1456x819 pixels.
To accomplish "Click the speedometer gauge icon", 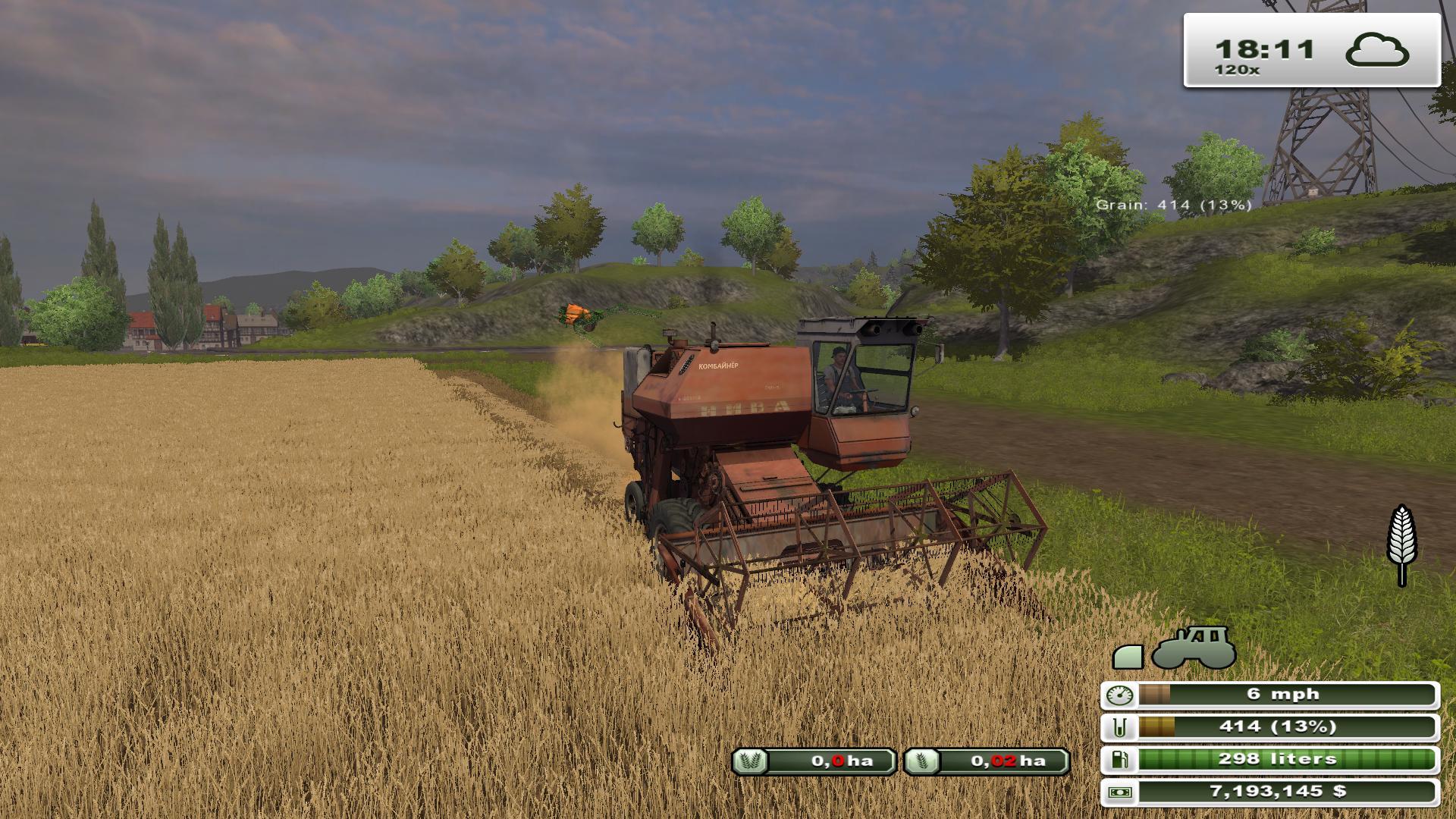I will pyautogui.click(x=1120, y=695).
